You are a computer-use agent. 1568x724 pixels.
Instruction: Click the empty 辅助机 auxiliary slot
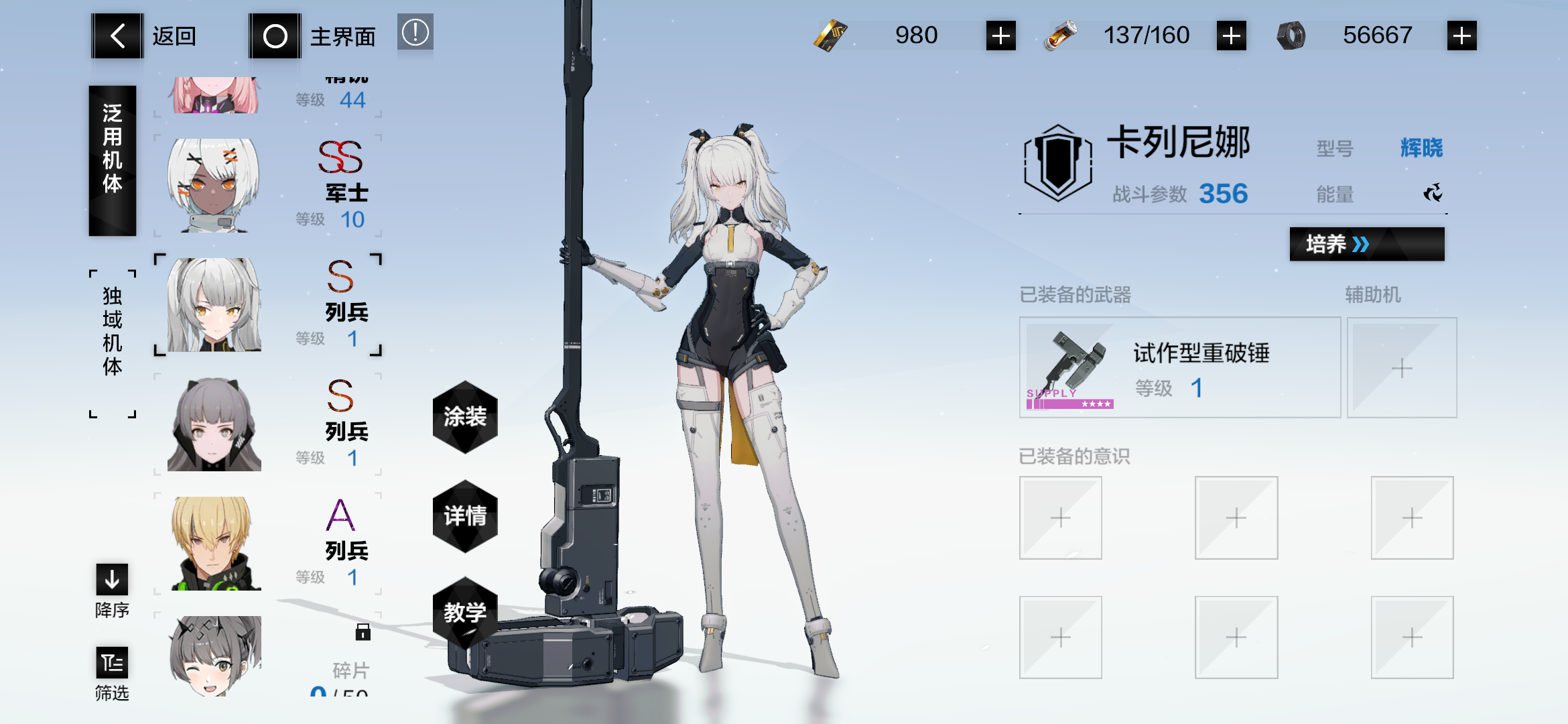point(1402,367)
